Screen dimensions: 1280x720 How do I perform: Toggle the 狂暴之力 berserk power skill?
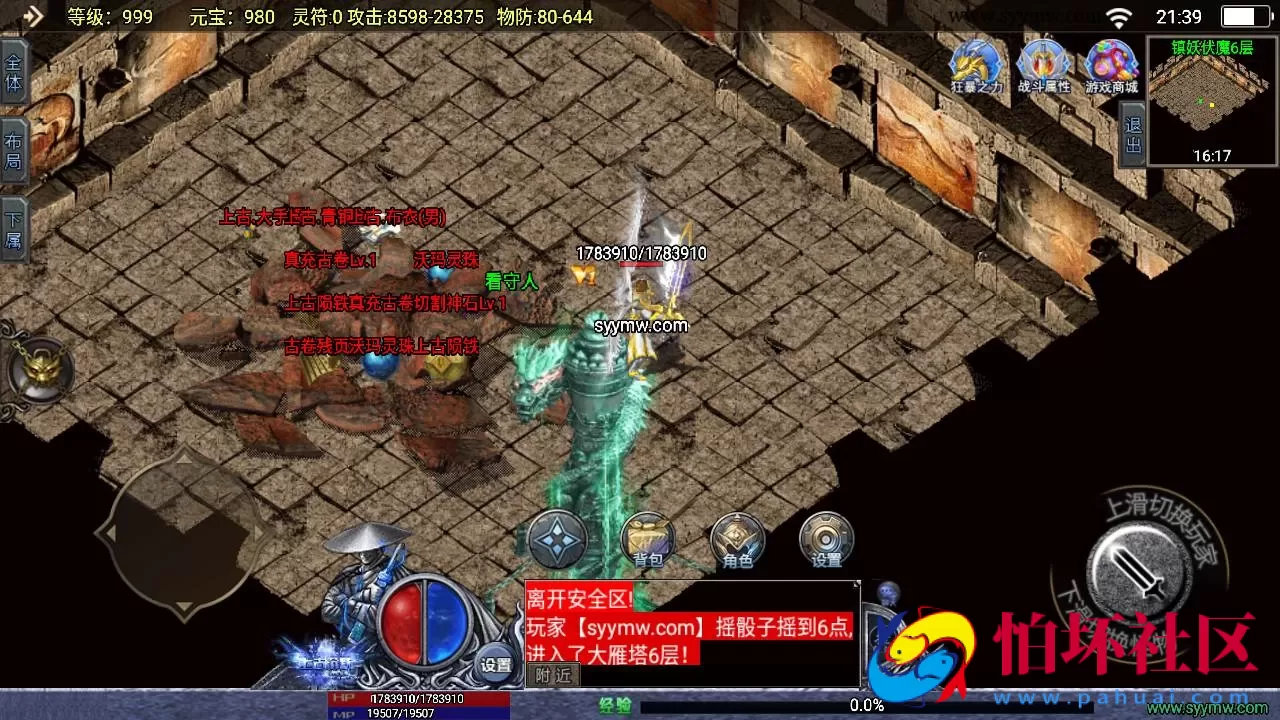[975, 62]
